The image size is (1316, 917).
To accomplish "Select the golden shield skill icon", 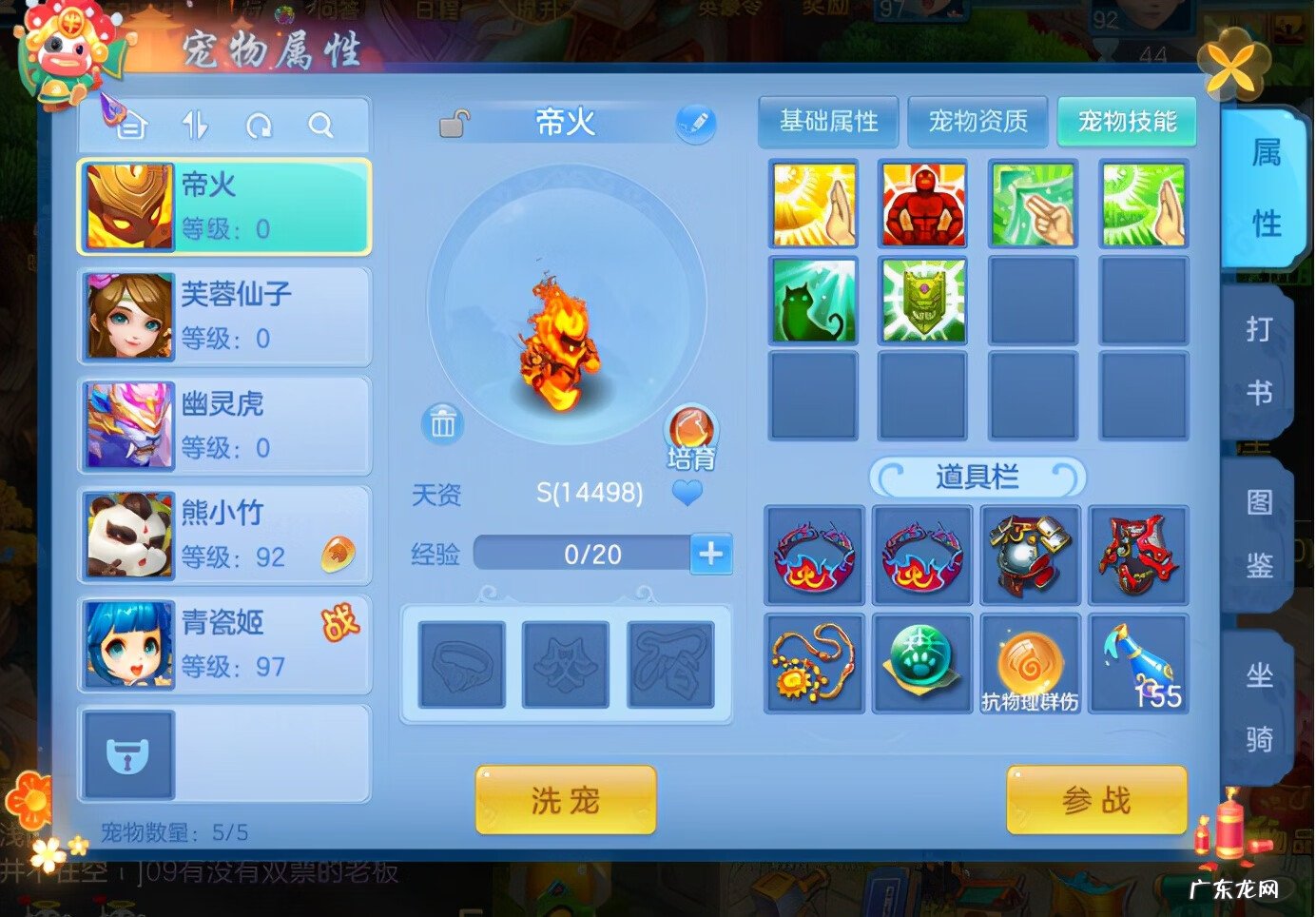I will 922,300.
